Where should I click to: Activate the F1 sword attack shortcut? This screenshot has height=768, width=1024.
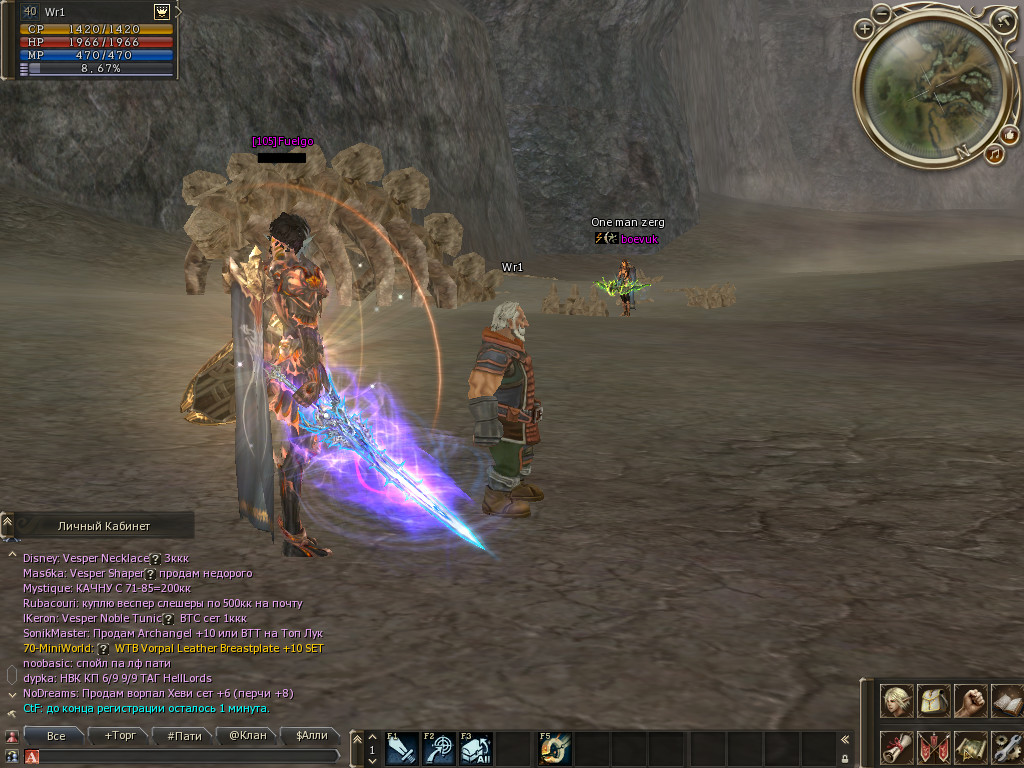[x=402, y=748]
